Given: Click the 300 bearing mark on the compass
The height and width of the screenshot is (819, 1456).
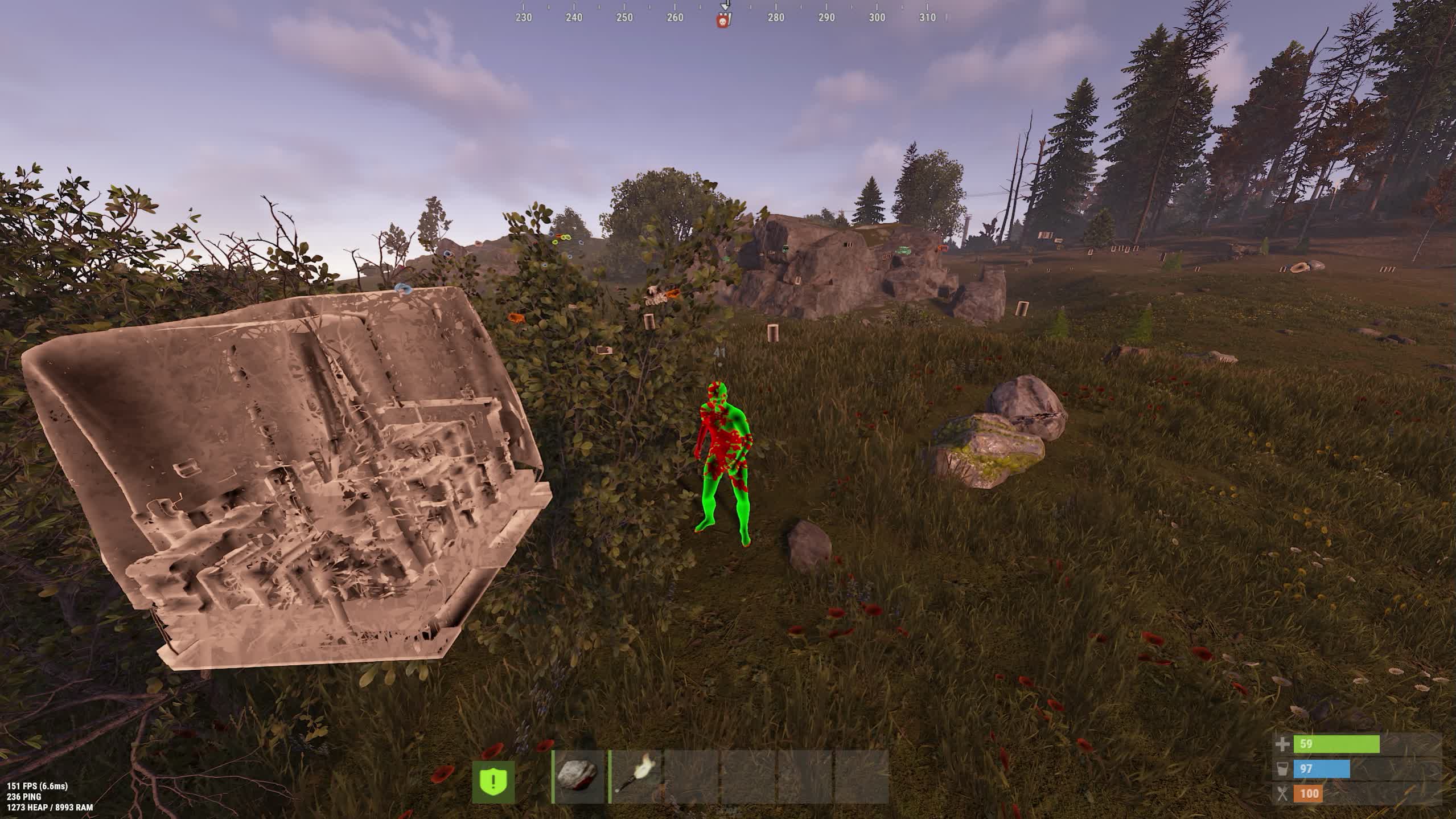Looking at the screenshot, I should point(877,18).
